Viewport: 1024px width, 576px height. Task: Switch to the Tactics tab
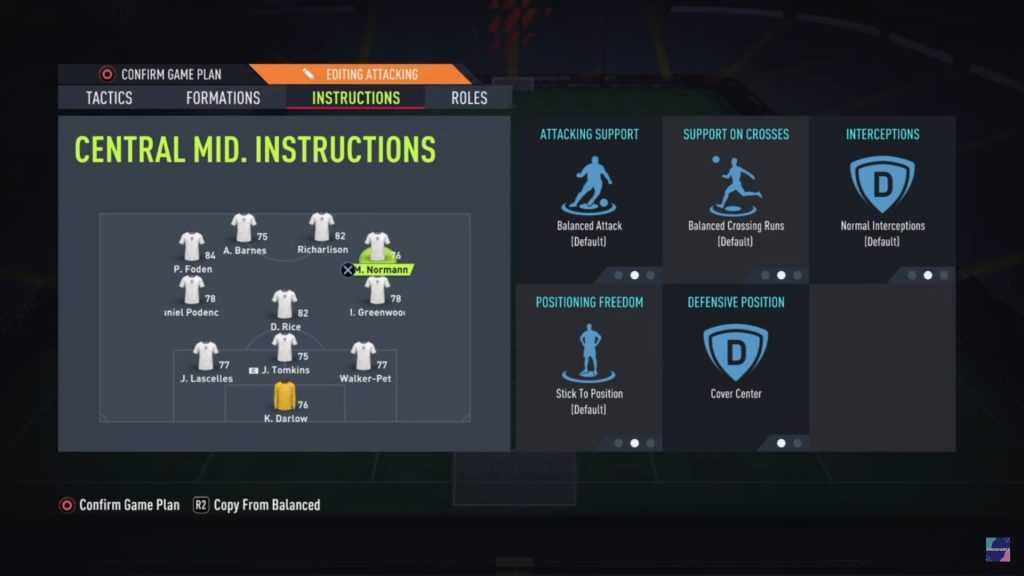(x=109, y=98)
